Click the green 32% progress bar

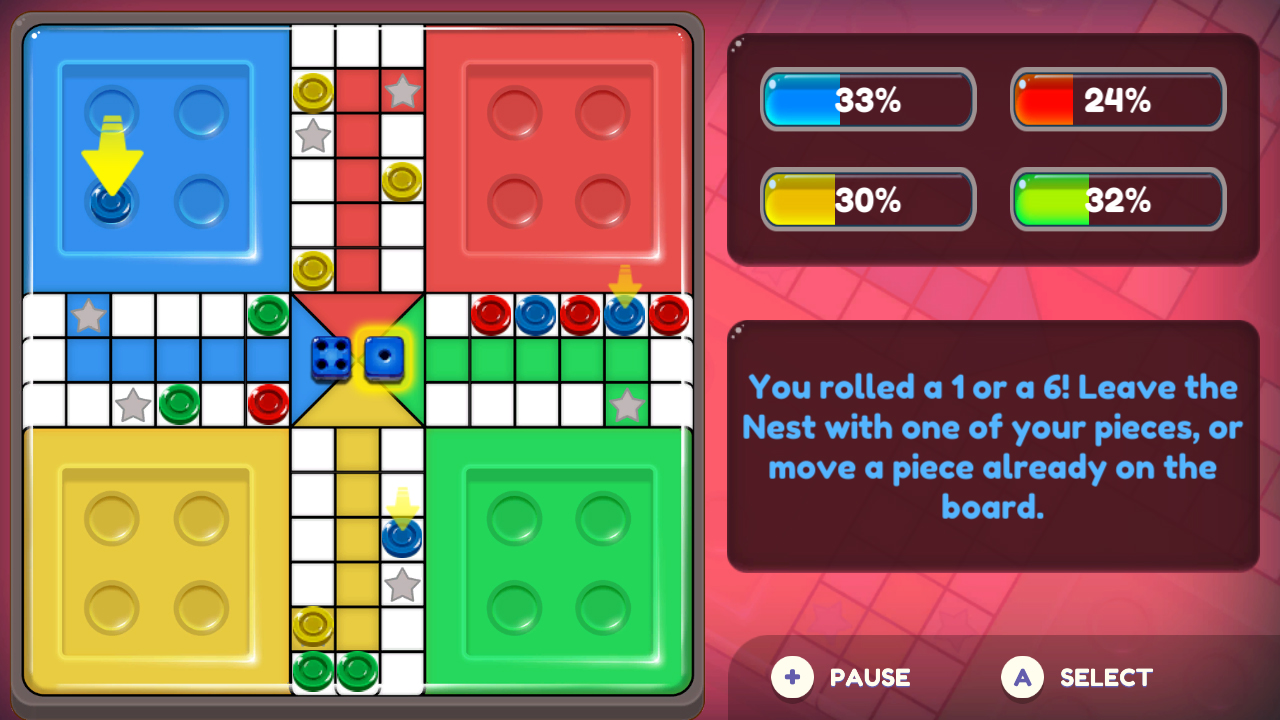(1117, 199)
